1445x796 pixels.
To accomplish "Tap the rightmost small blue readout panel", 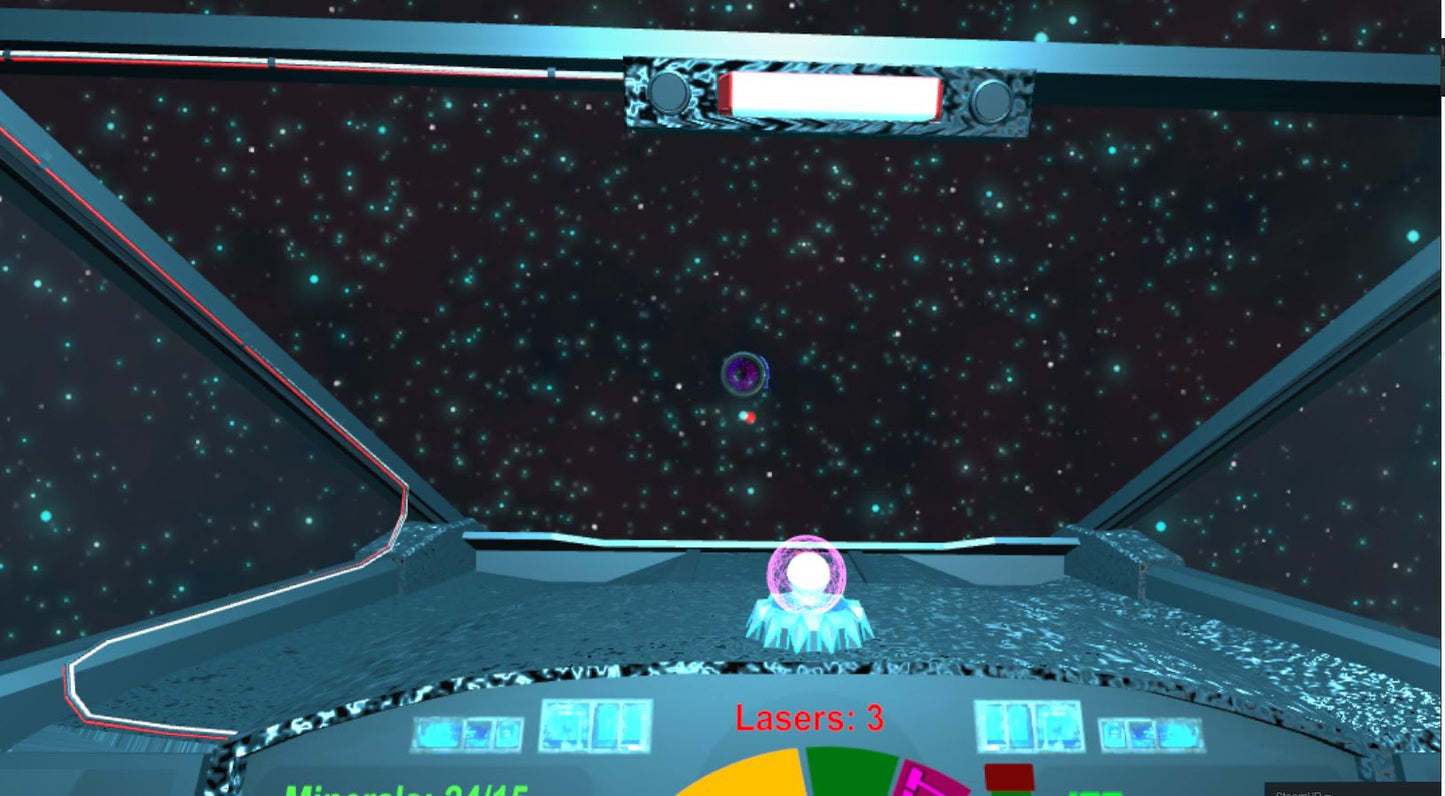I will pyautogui.click(x=1151, y=734).
